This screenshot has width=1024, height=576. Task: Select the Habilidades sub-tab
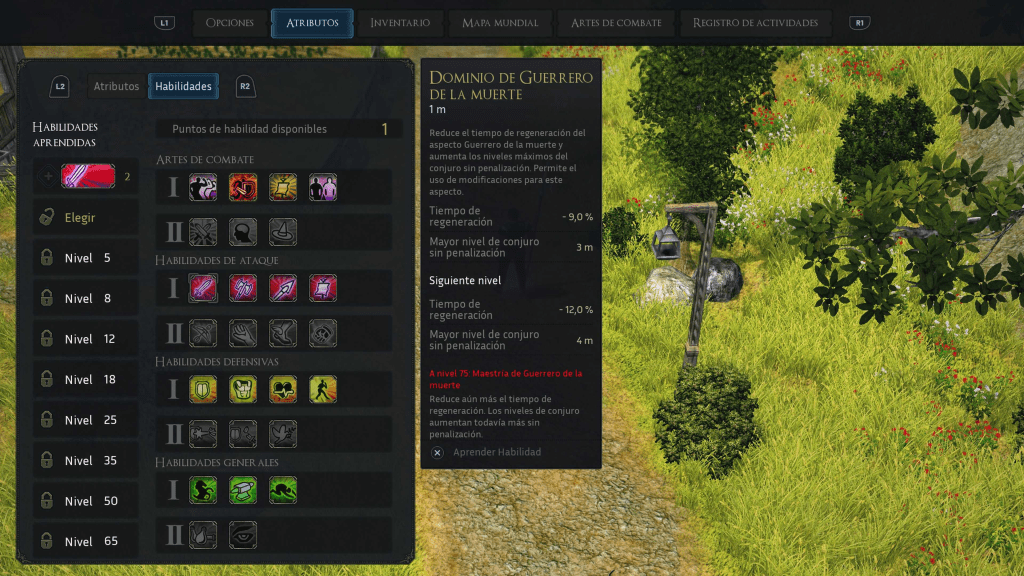pyautogui.click(x=183, y=87)
